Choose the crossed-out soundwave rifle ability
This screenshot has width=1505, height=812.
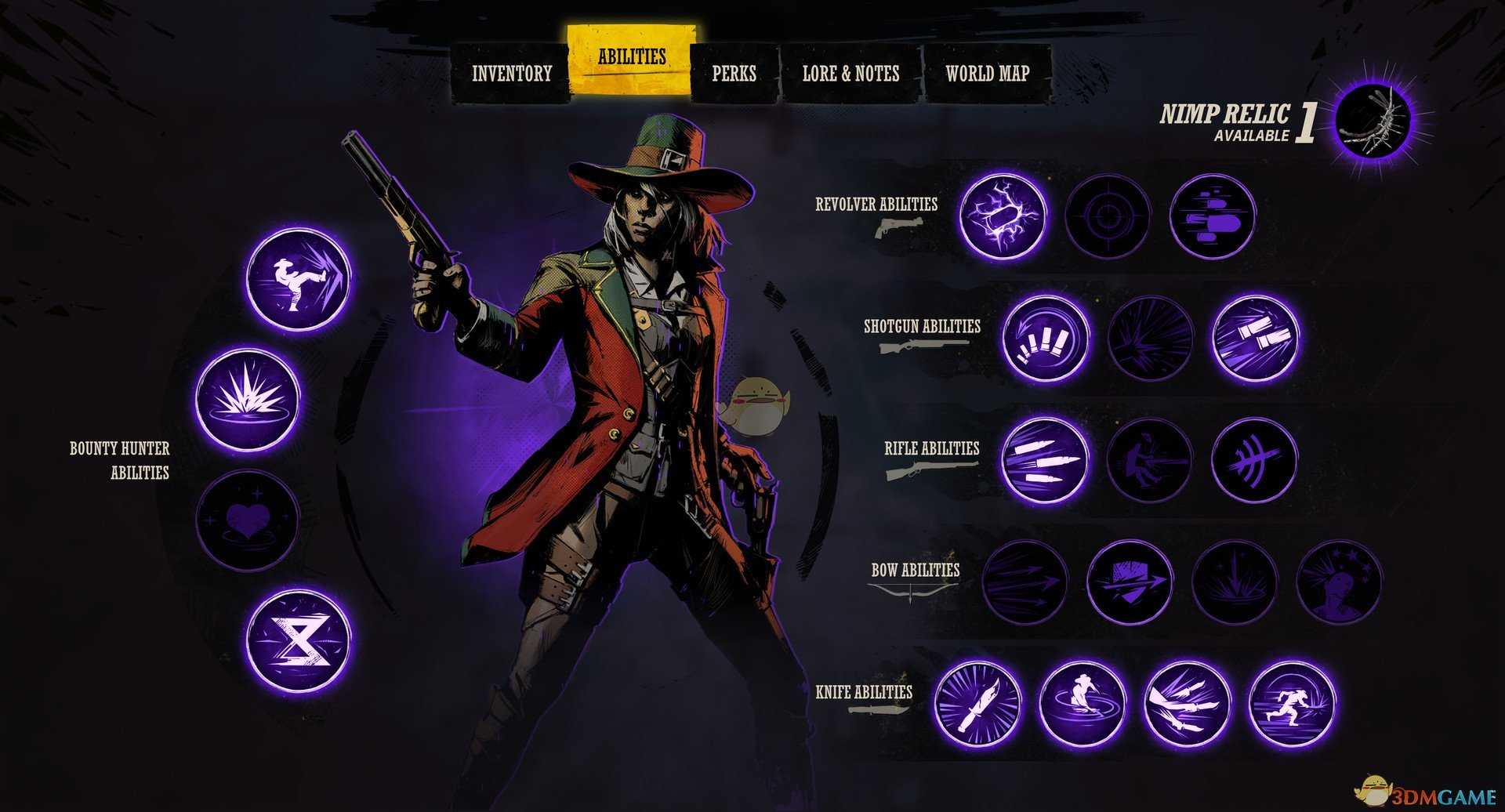tap(1253, 460)
